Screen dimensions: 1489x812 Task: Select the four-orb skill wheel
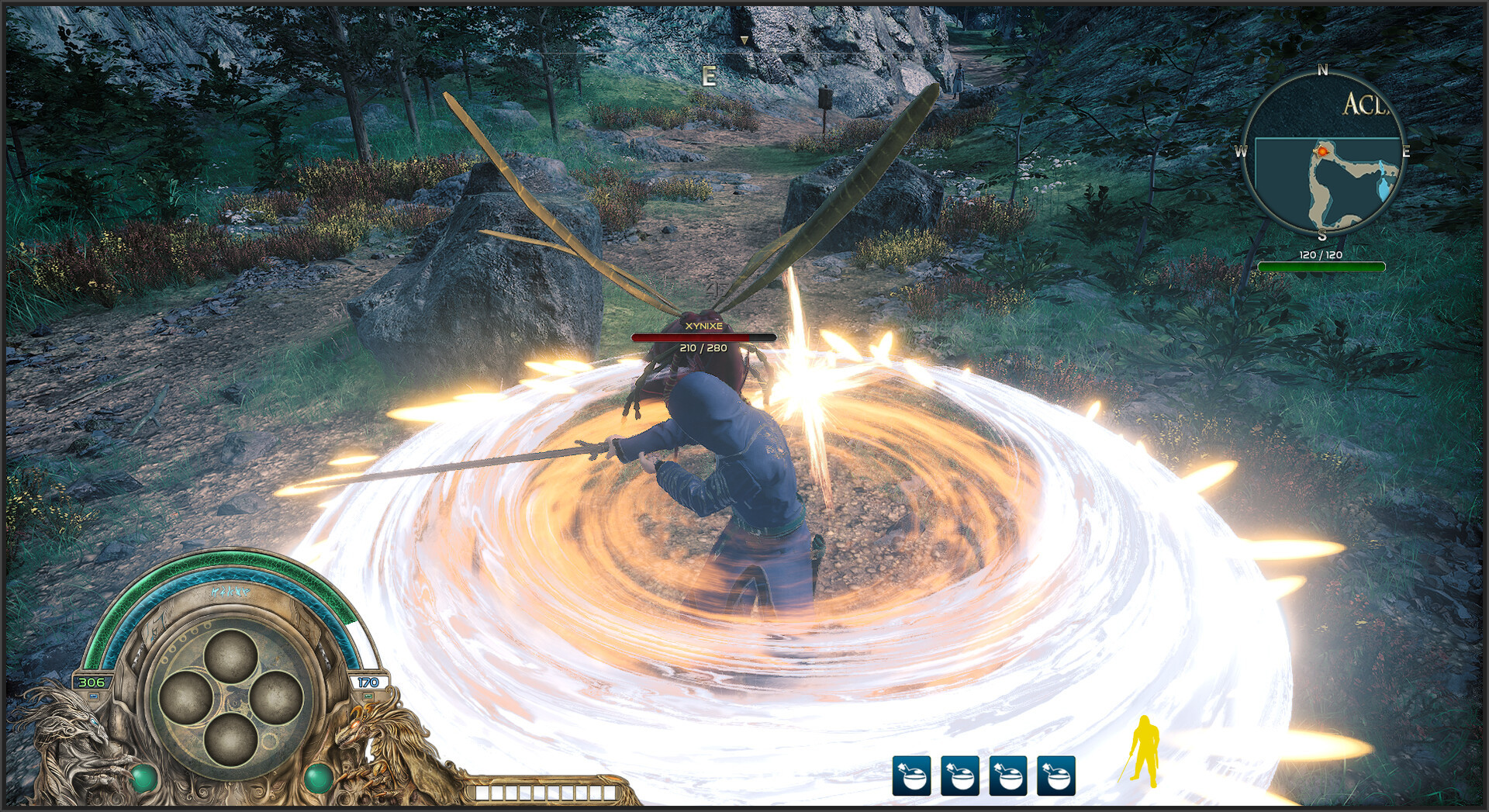click(x=230, y=696)
